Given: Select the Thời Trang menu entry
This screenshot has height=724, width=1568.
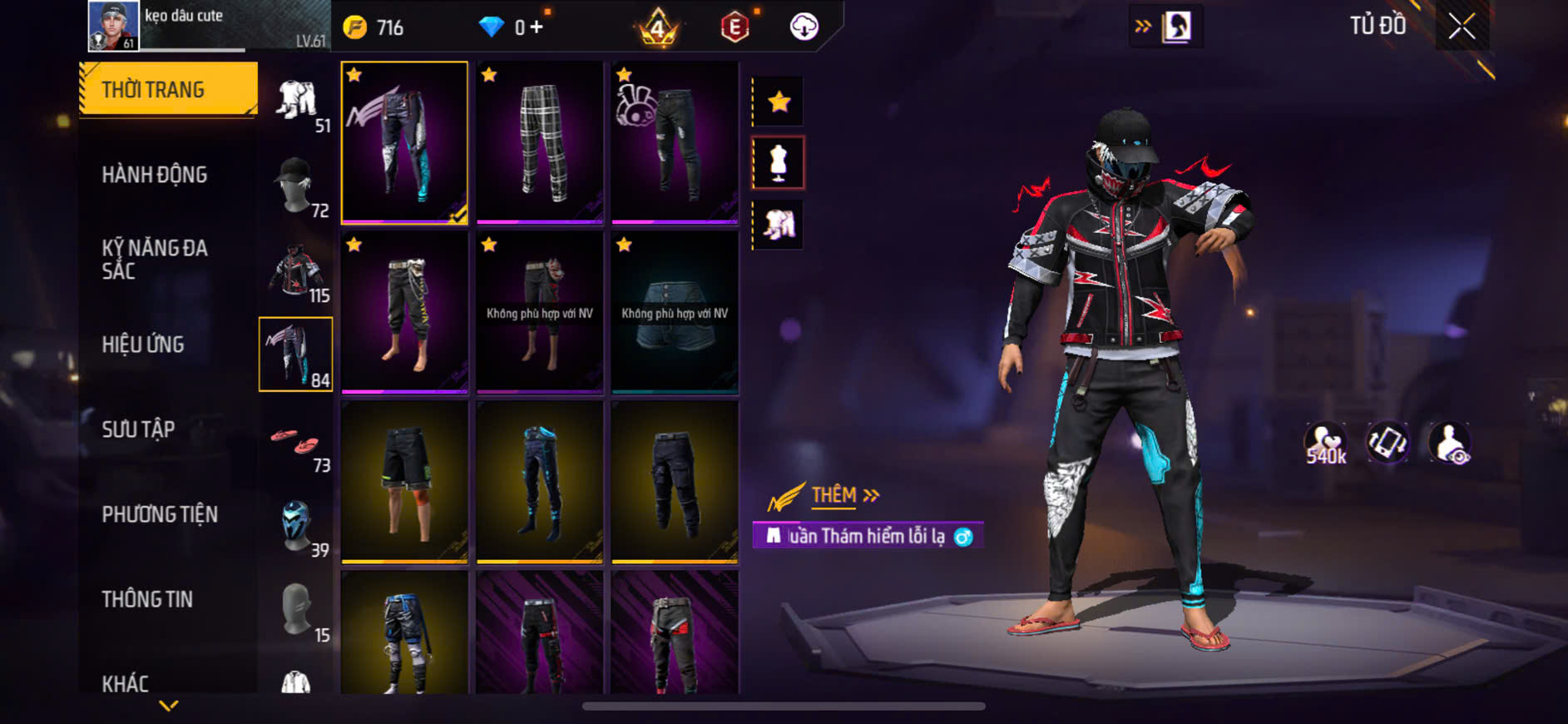Looking at the screenshot, I should [155, 90].
